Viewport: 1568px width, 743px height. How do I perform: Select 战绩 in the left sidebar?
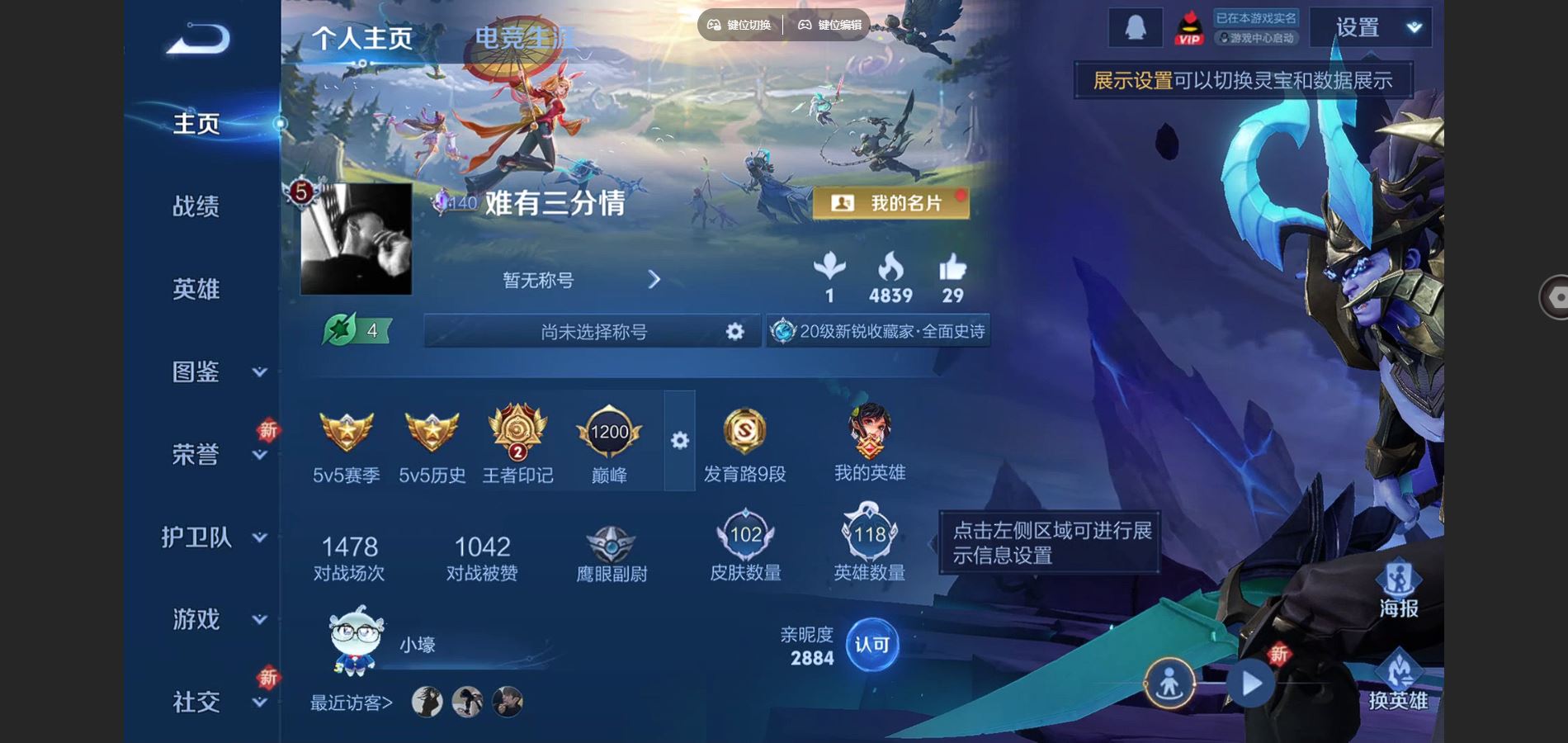click(x=199, y=207)
